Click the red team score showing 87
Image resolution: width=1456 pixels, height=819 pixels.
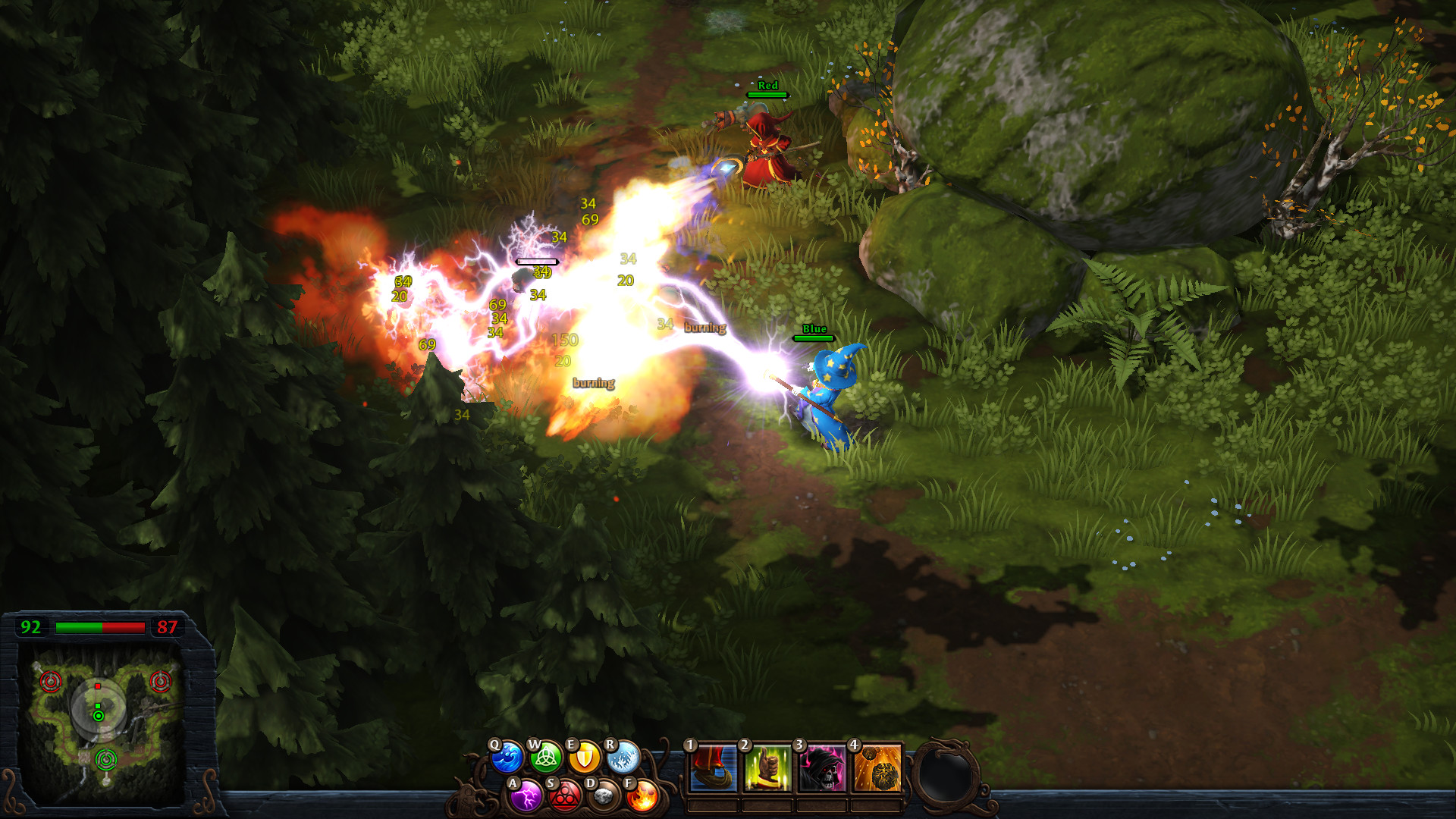pos(168,628)
